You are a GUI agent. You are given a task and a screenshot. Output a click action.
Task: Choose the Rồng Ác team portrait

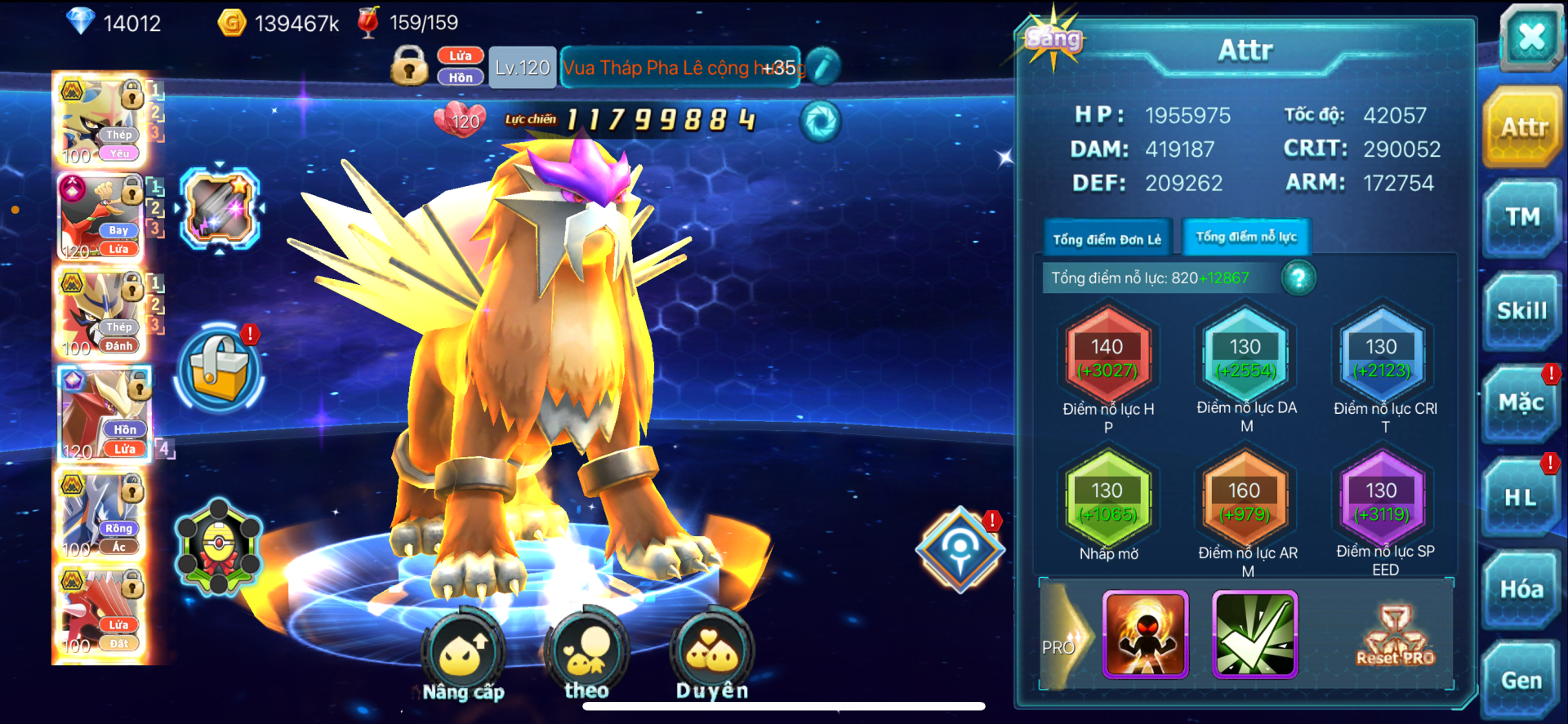click(x=100, y=516)
